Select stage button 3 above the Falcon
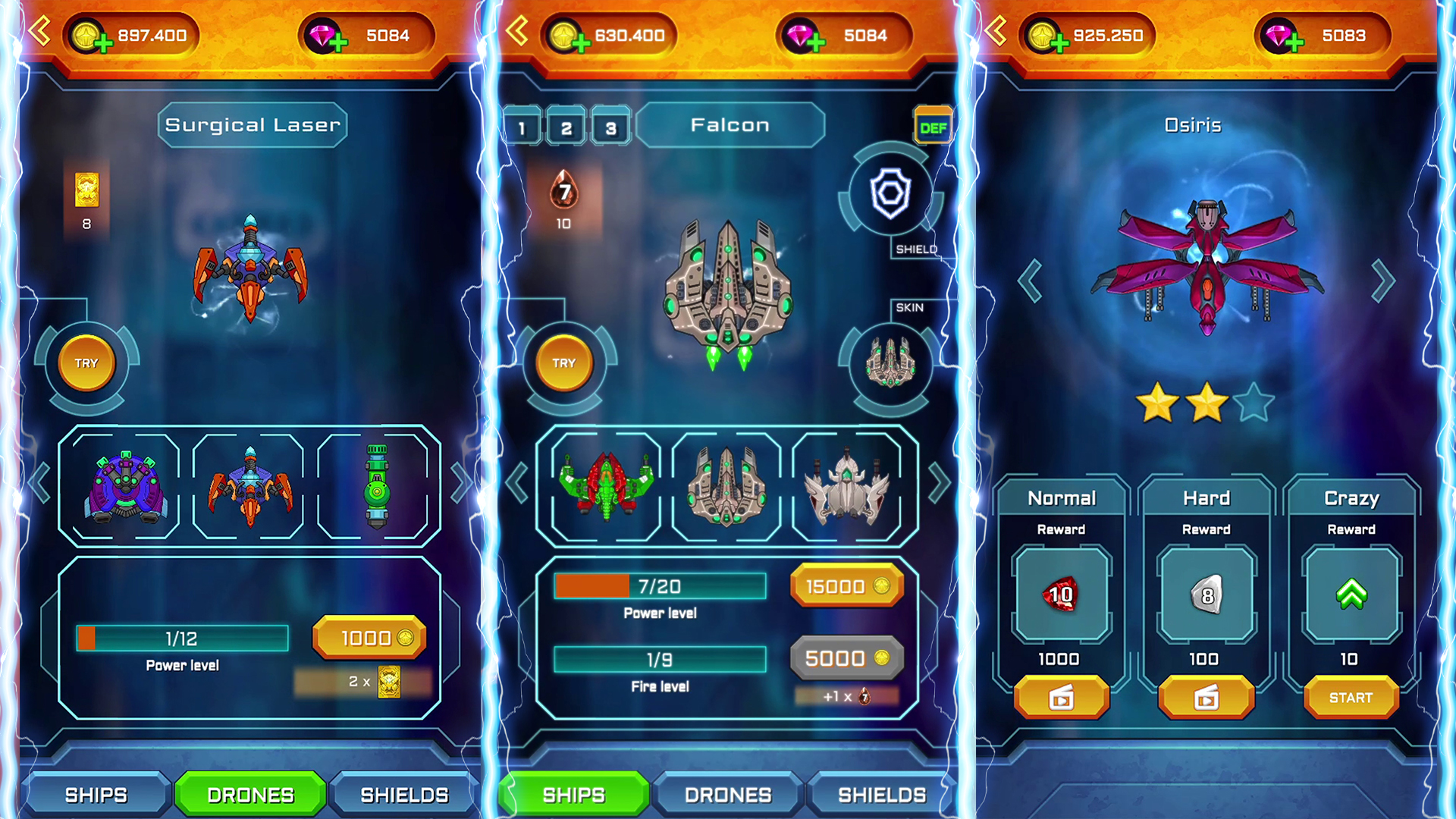 (x=611, y=127)
